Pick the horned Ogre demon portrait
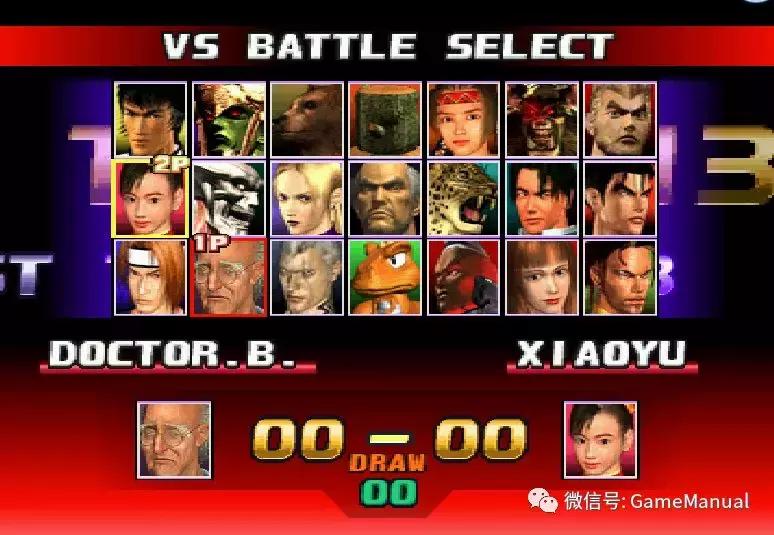774x535 pixels. click(x=541, y=120)
